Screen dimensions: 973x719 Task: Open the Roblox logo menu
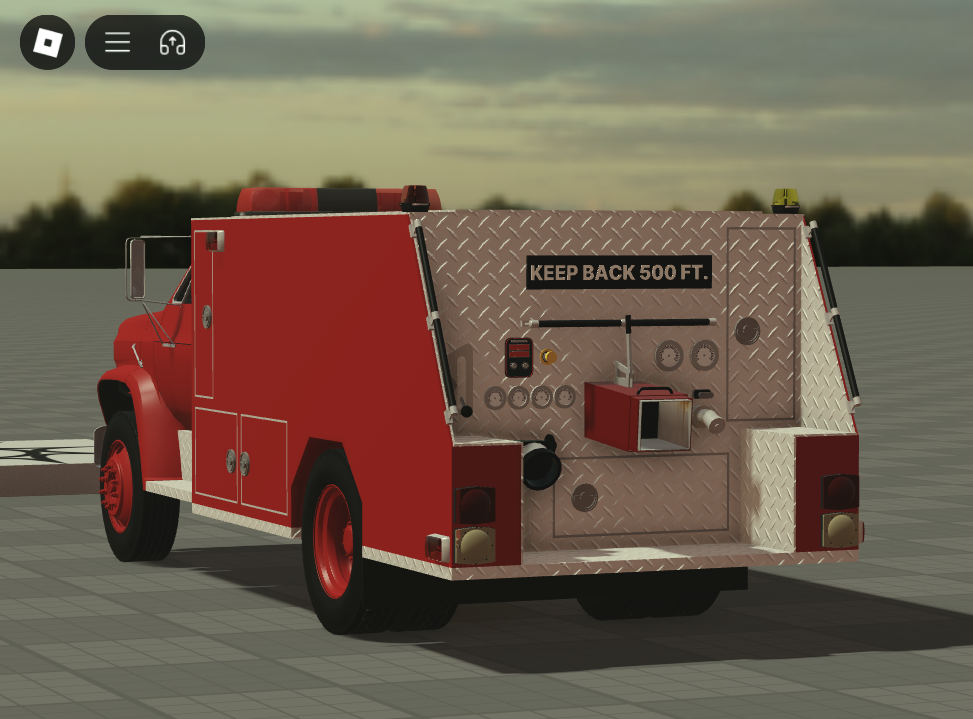pyautogui.click(x=47, y=42)
